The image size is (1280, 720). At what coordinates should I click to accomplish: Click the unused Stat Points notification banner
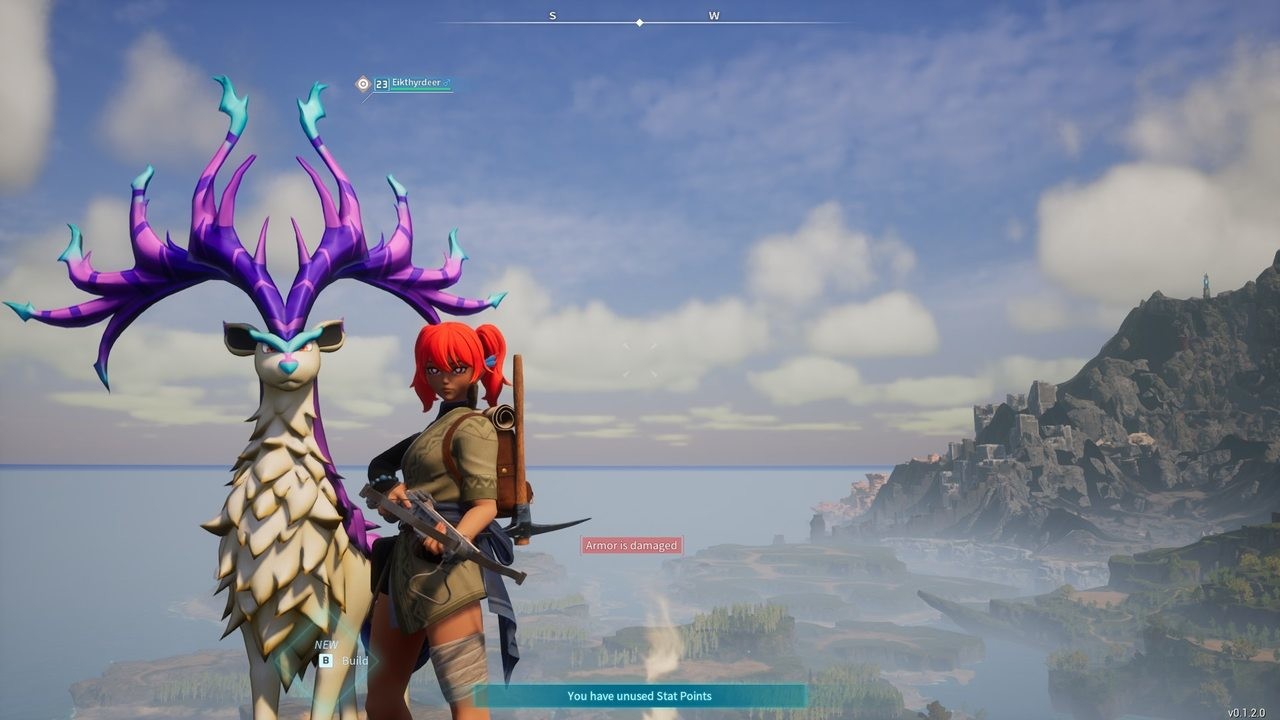[x=639, y=696]
